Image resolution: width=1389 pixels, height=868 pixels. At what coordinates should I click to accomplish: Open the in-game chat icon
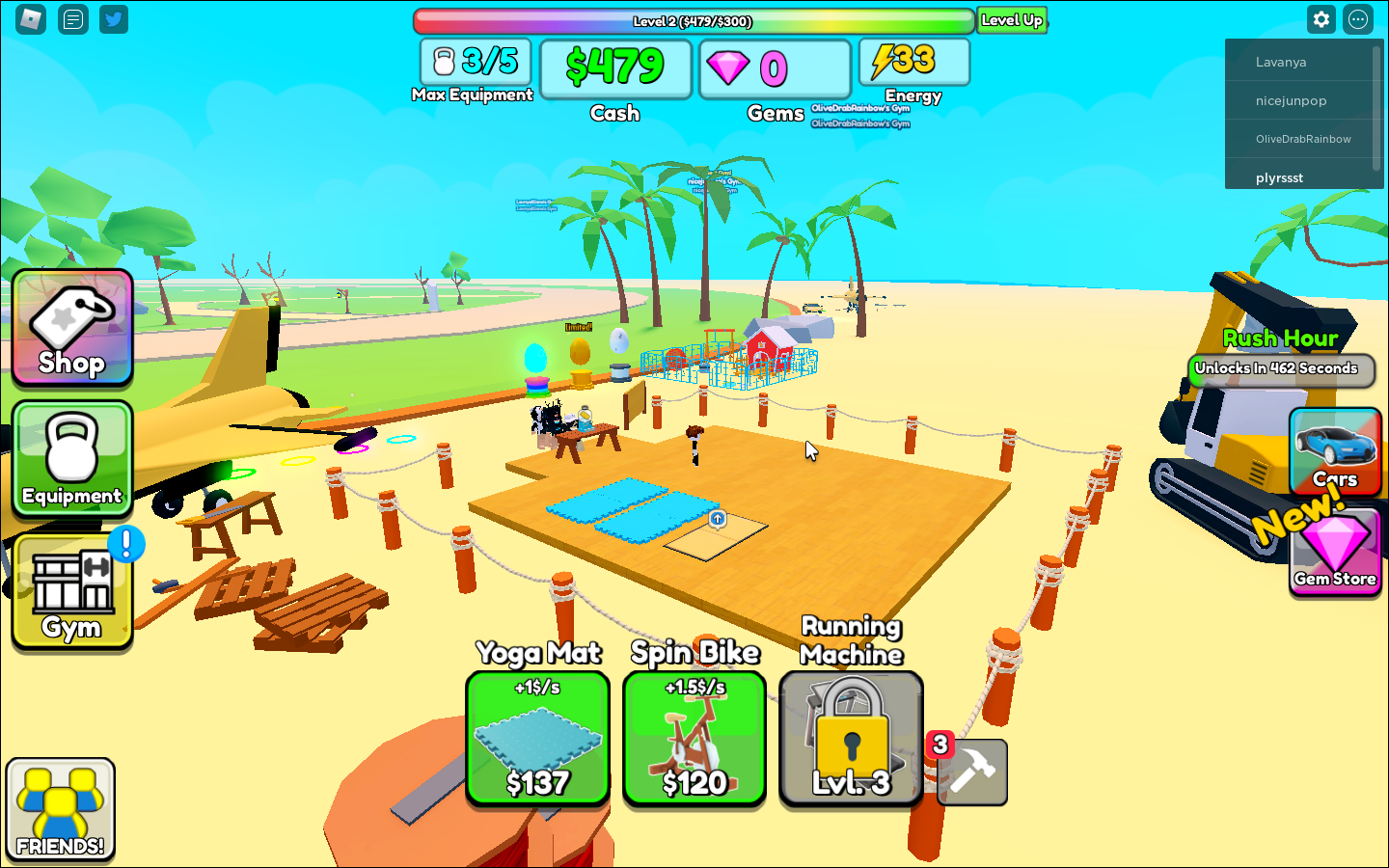coord(72,19)
